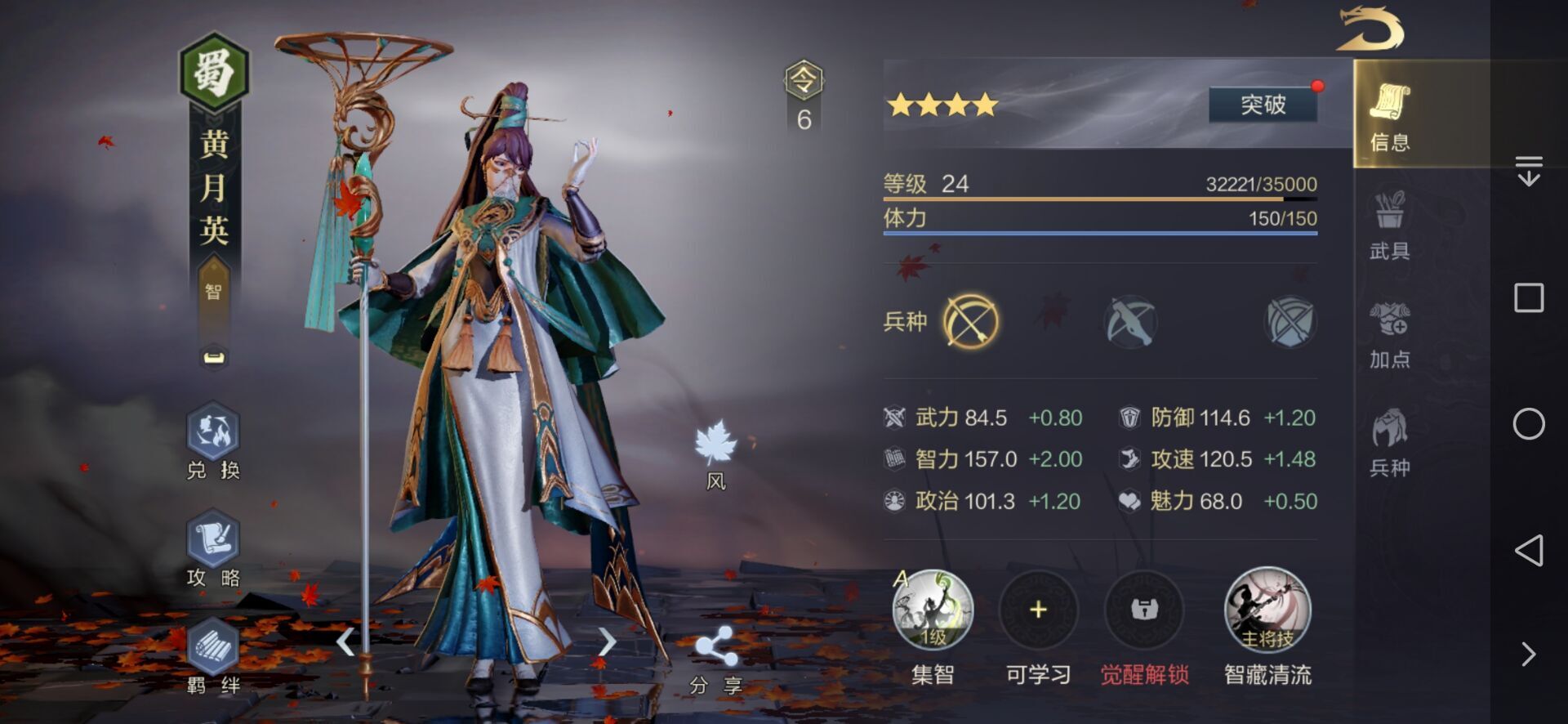Return using the golden dragon back arrow
This screenshot has width=1568, height=724.
point(1370,30)
